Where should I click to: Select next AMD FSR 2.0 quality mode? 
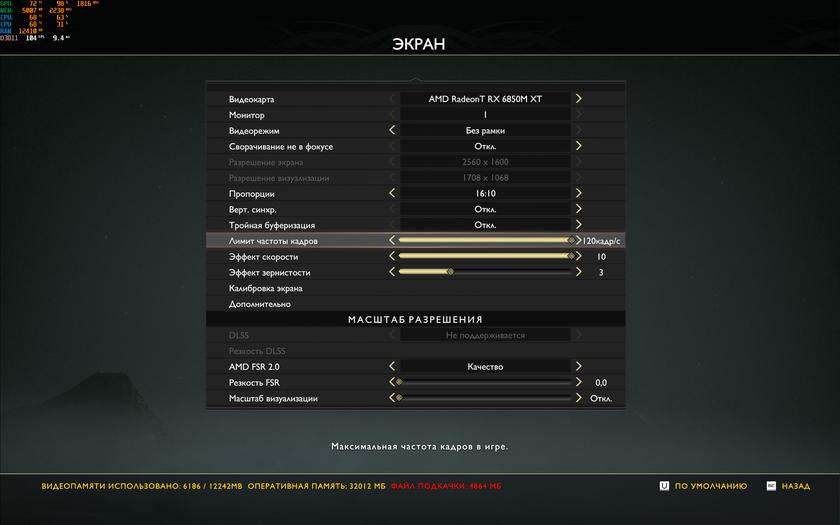[x=578, y=367]
